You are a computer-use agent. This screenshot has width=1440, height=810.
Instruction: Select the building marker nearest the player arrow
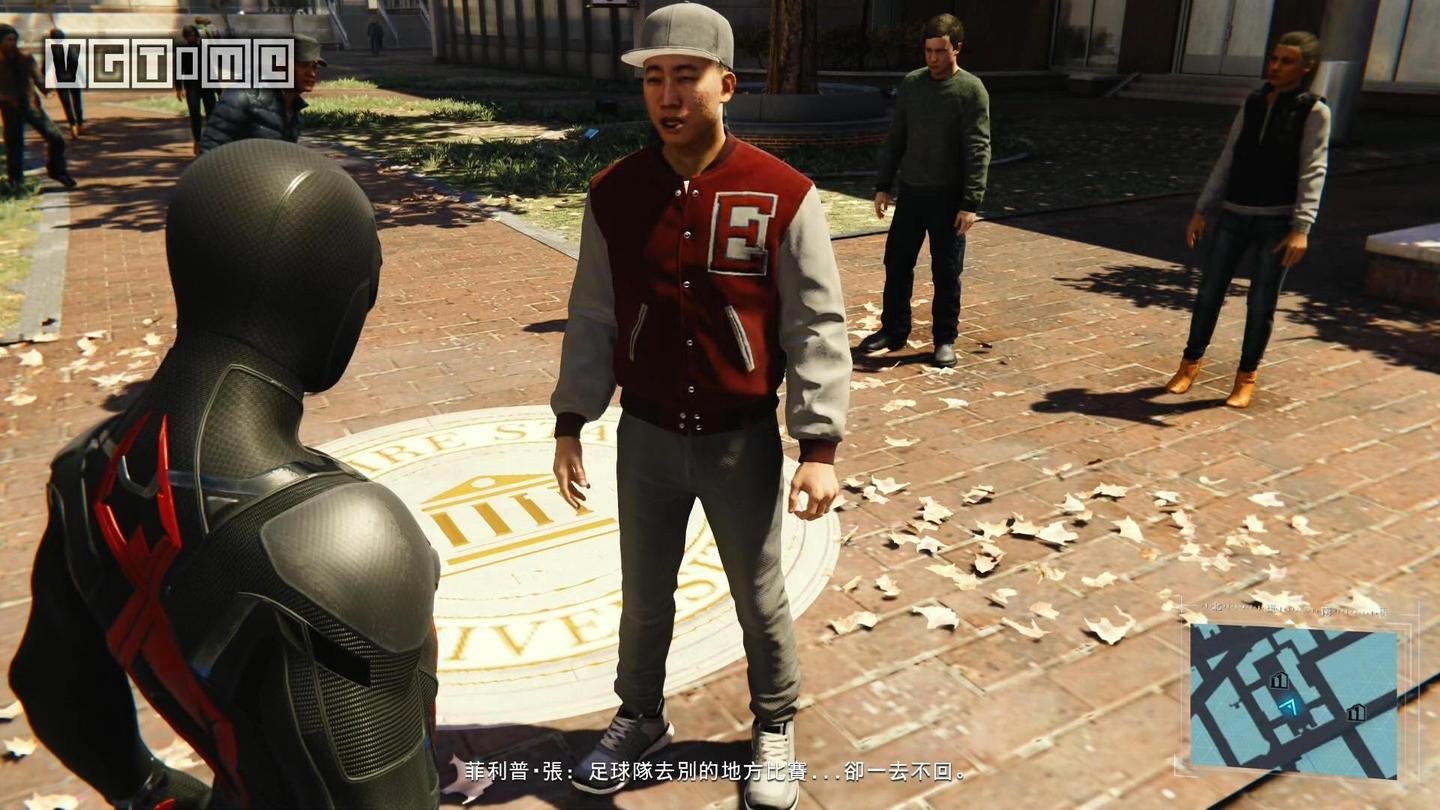[1278, 681]
